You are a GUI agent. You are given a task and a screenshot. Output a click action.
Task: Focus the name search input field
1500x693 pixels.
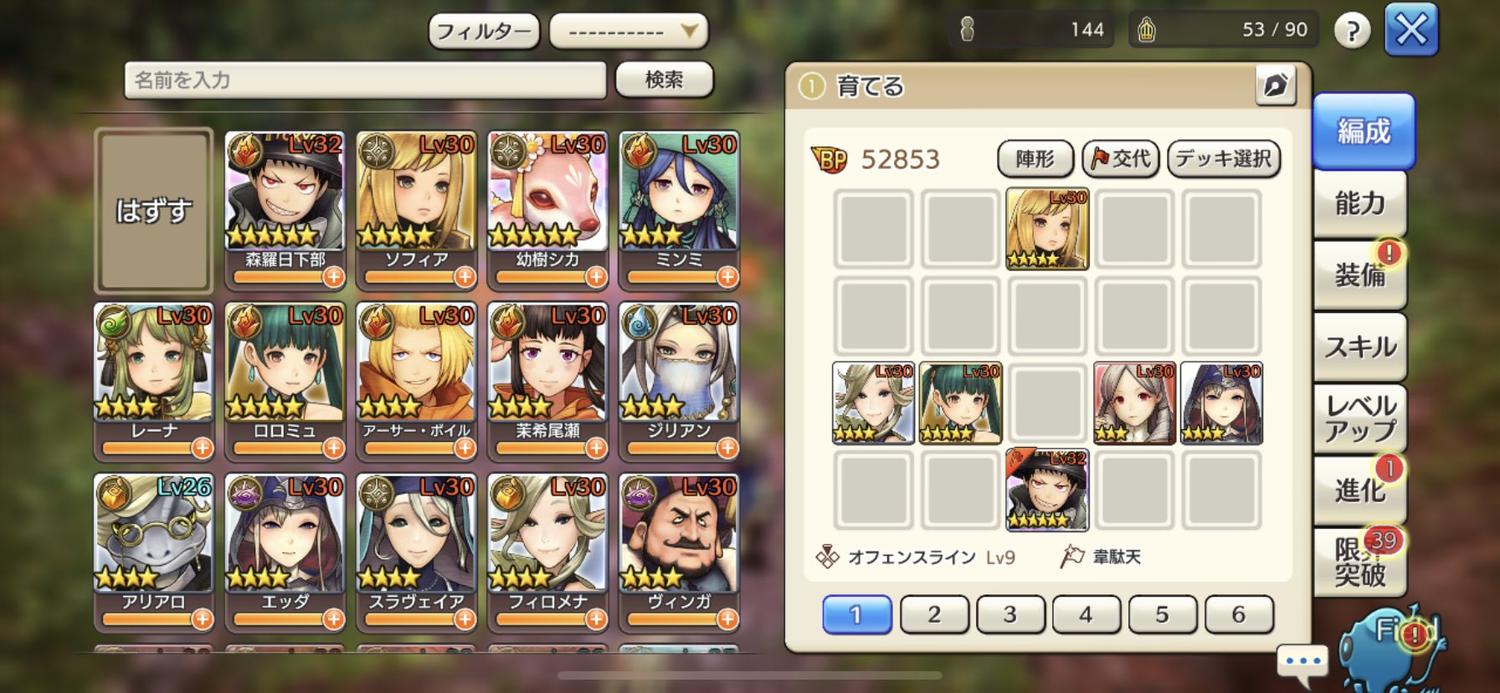point(365,80)
